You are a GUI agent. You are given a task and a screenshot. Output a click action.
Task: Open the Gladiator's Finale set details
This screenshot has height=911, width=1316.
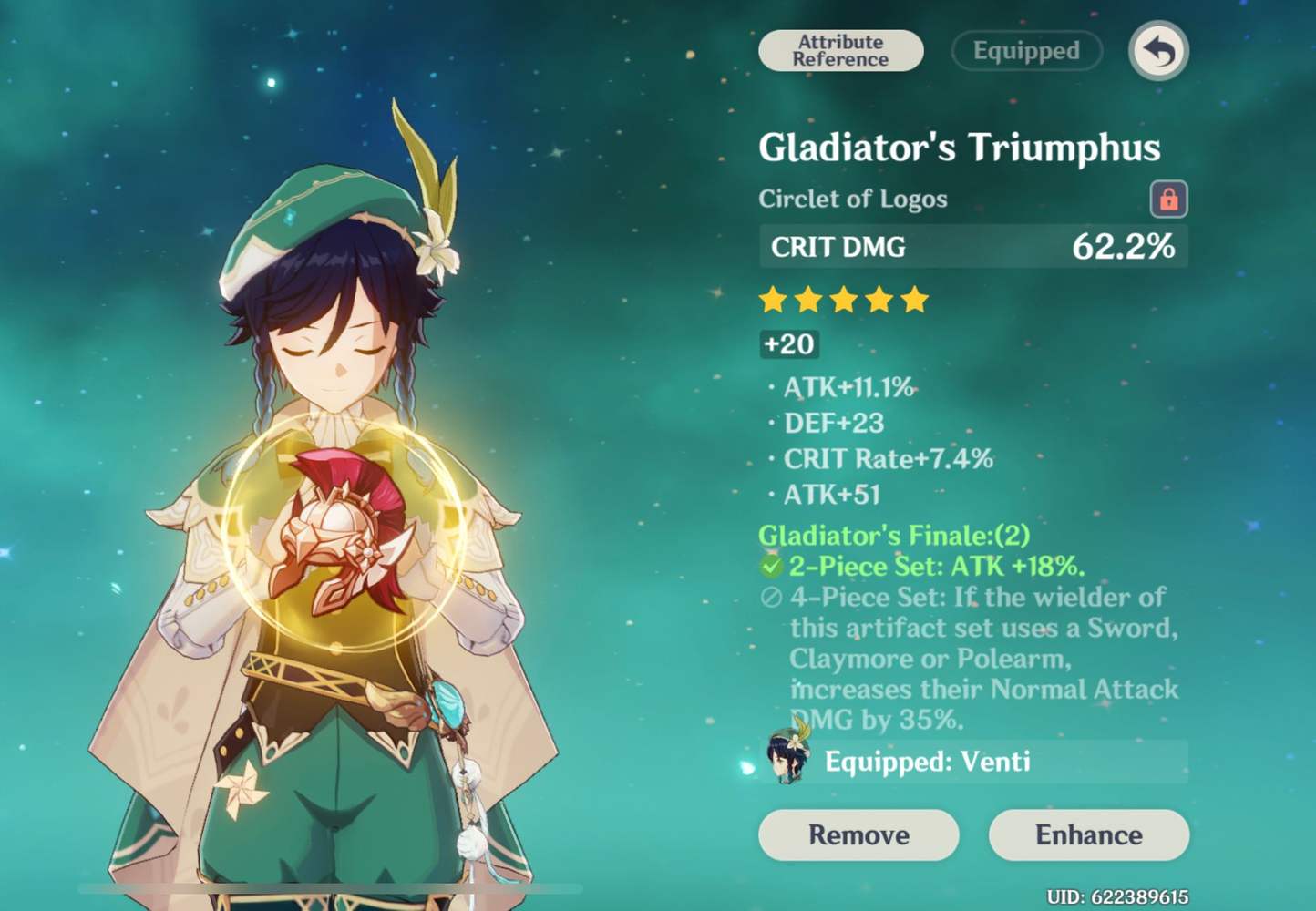click(900, 536)
